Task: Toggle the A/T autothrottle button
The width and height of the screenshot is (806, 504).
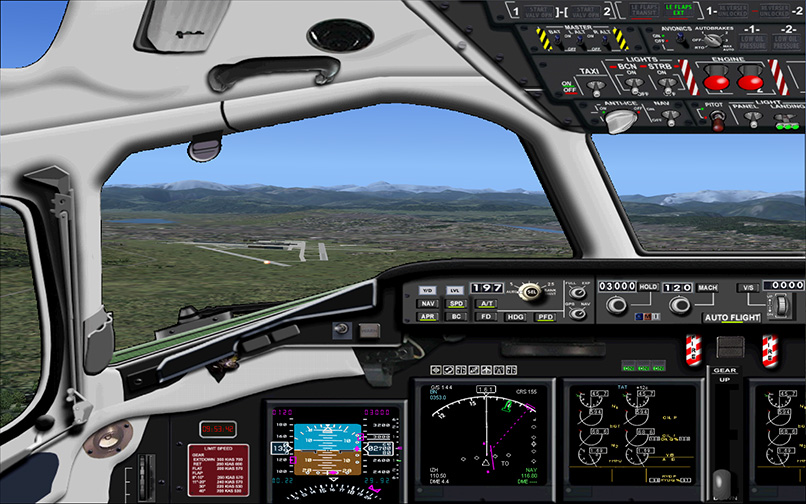Action: [x=487, y=303]
